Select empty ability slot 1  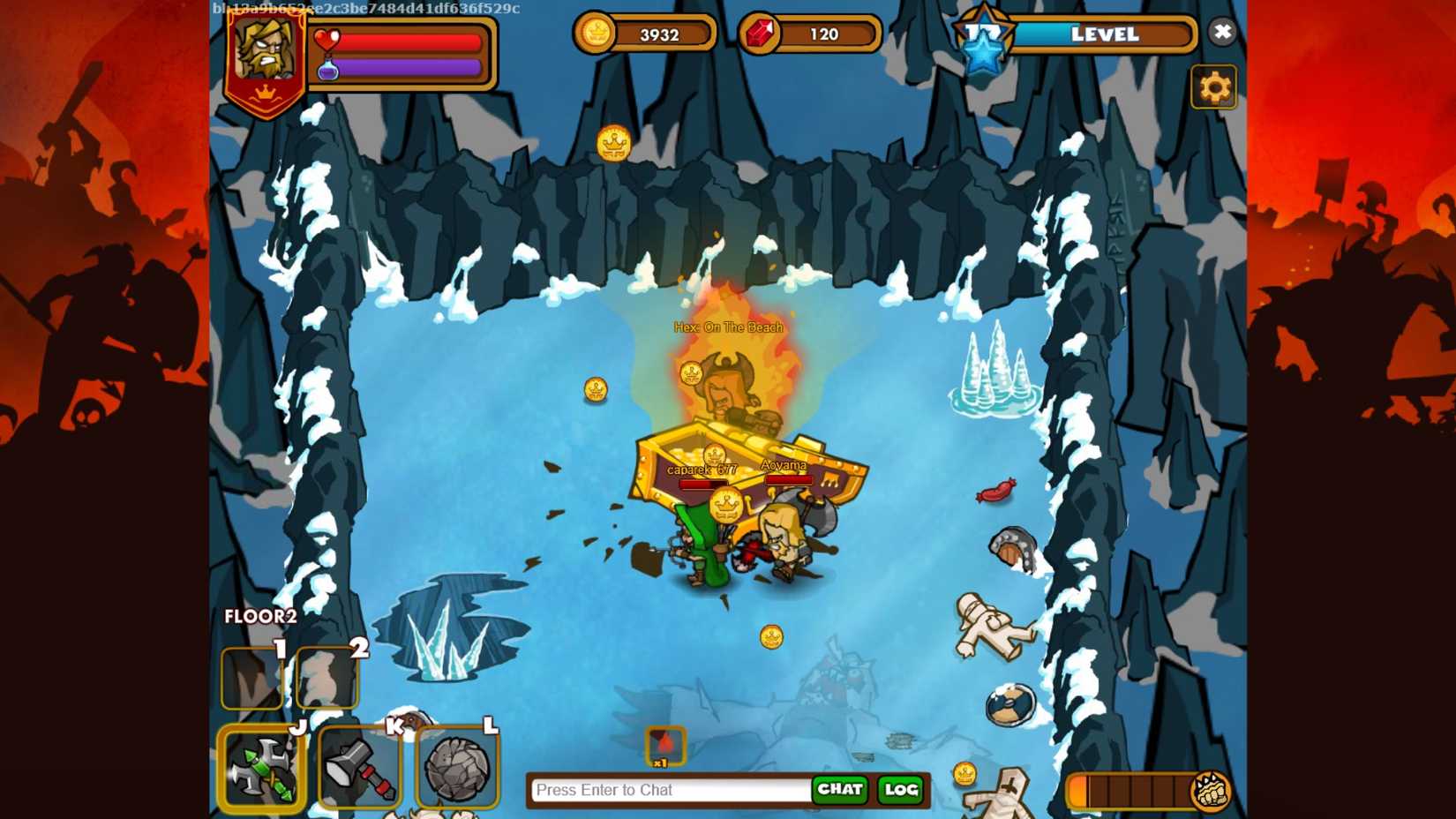click(251, 680)
